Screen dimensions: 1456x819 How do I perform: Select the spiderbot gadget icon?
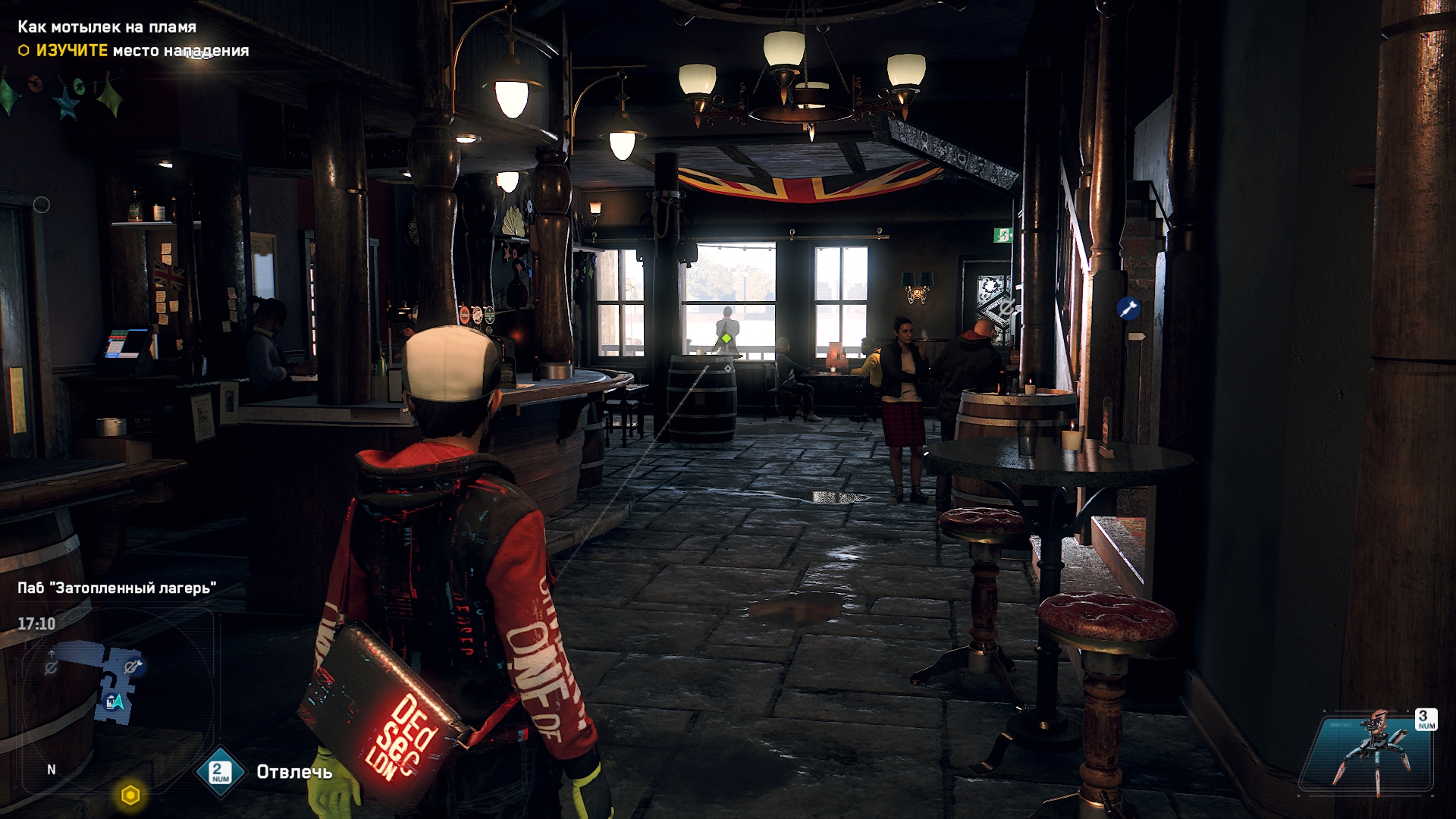click(x=1370, y=752)
